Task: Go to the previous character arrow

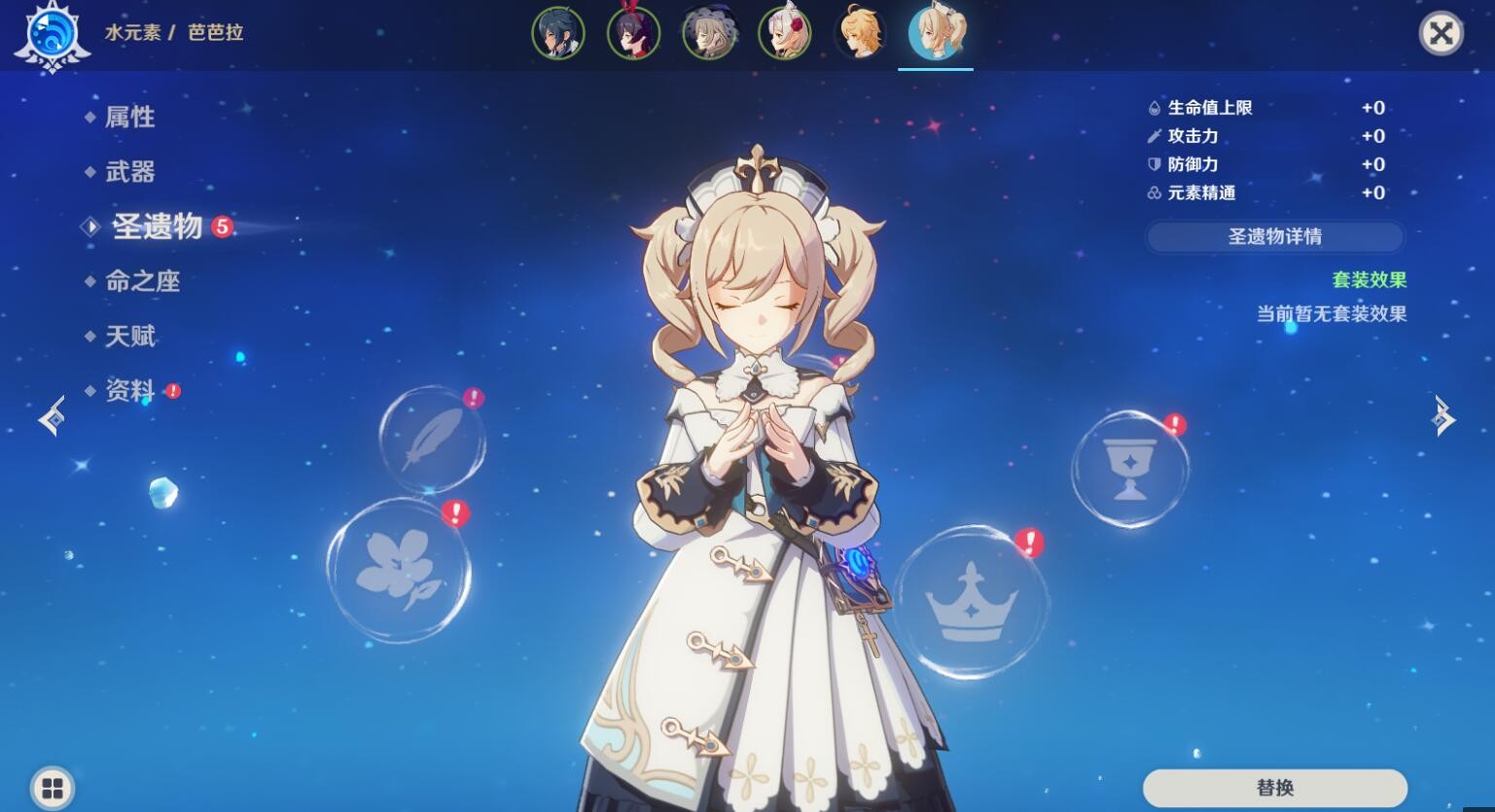Action: (x=53, y=418)
